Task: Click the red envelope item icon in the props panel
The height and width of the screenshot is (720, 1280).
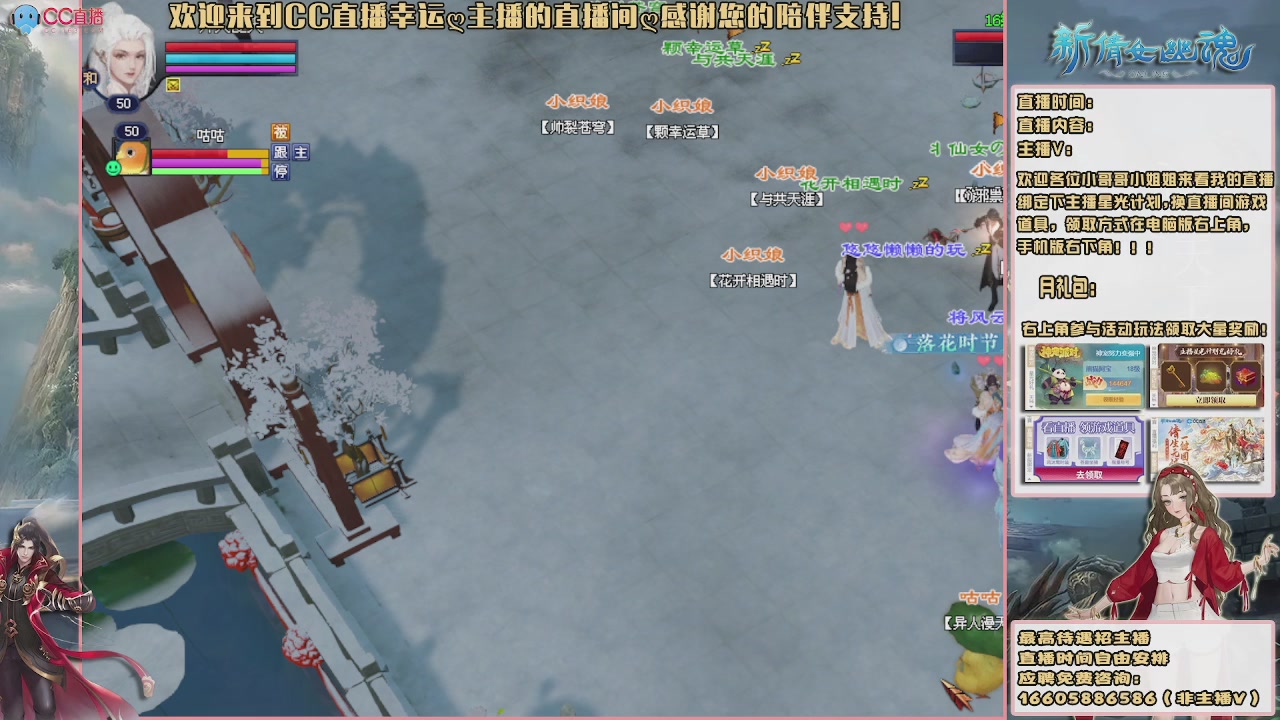Action: [1122, 448]
